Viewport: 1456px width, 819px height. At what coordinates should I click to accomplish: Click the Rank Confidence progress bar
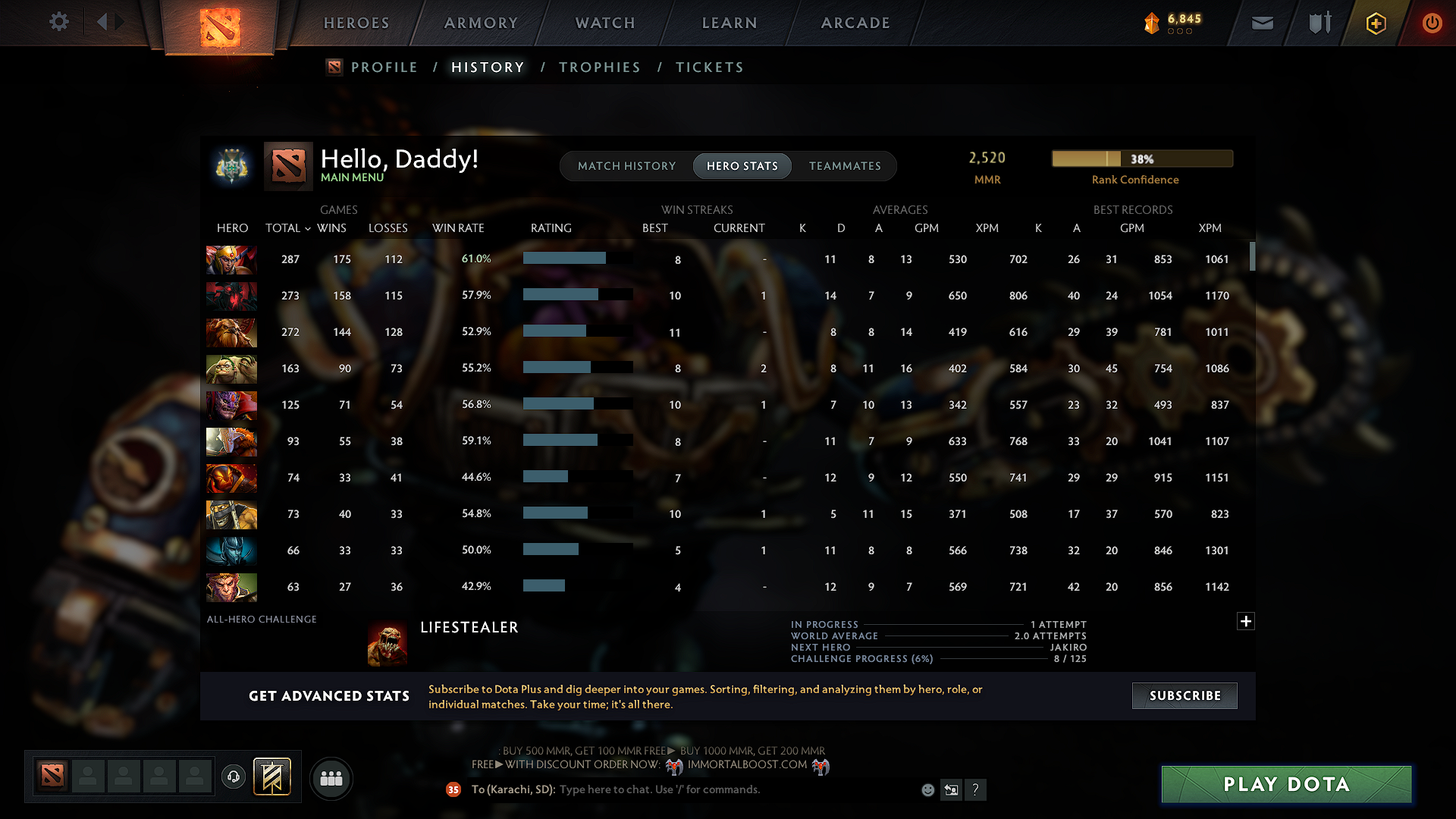click(x=1141, y=158)
